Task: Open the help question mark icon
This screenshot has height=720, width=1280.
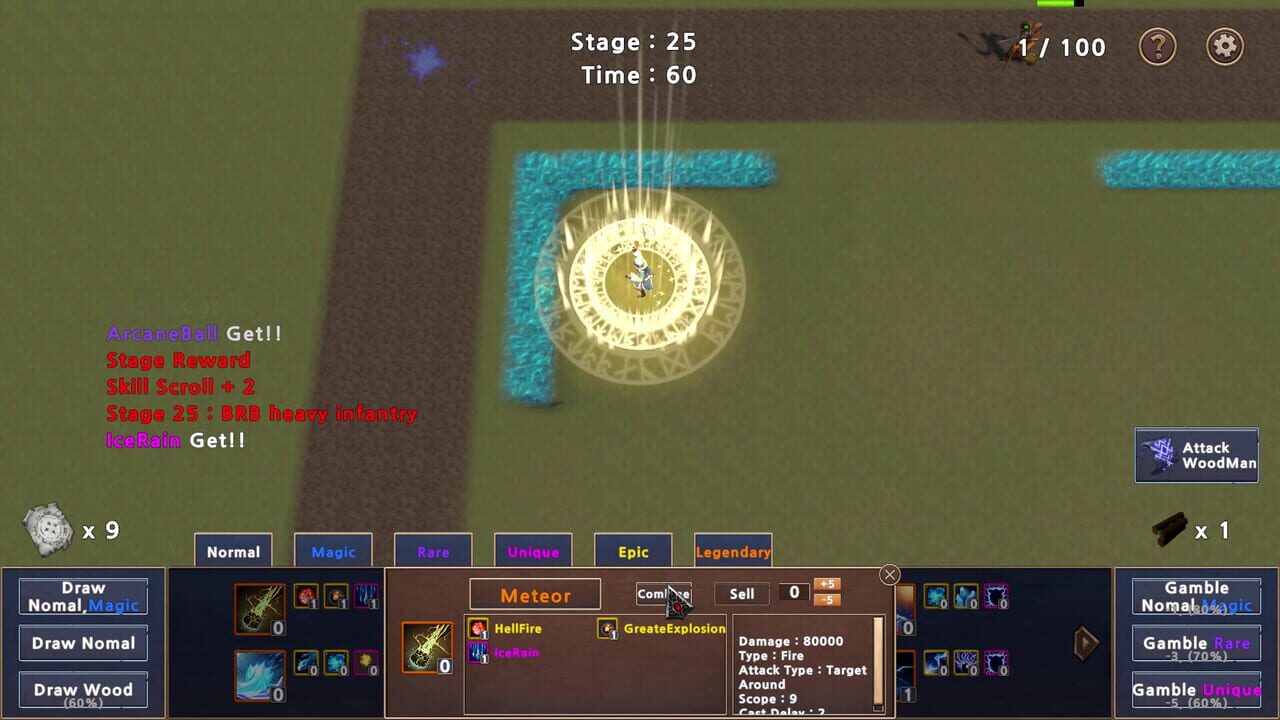Action: coord(1158,47)
